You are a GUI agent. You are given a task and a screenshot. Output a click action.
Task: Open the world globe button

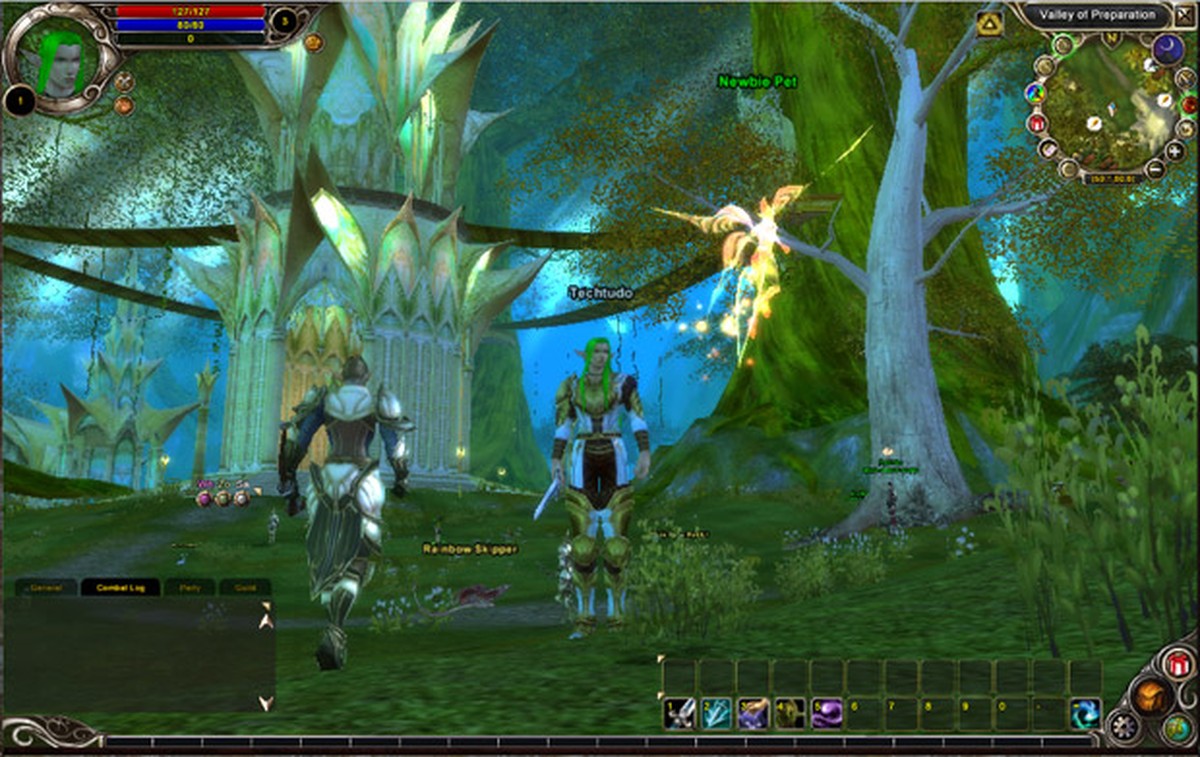(x=1177, y=729)
